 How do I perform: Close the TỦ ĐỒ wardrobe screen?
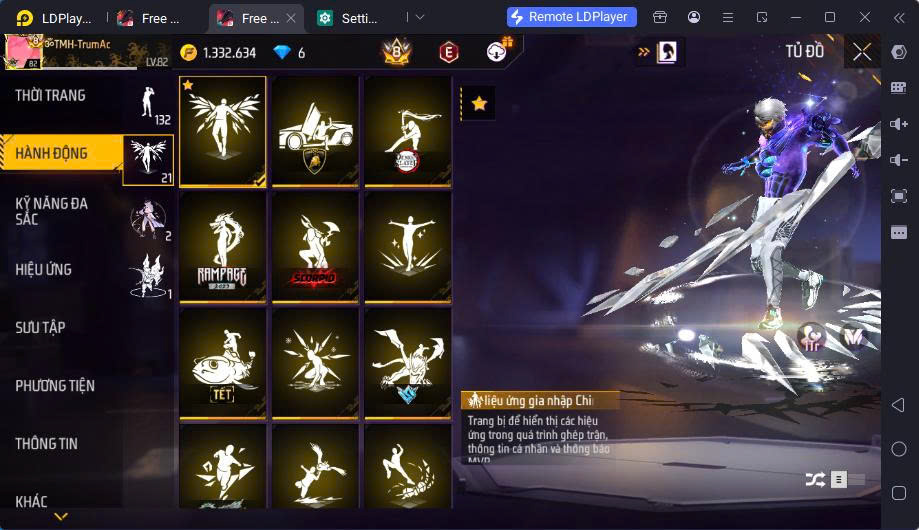862,53
